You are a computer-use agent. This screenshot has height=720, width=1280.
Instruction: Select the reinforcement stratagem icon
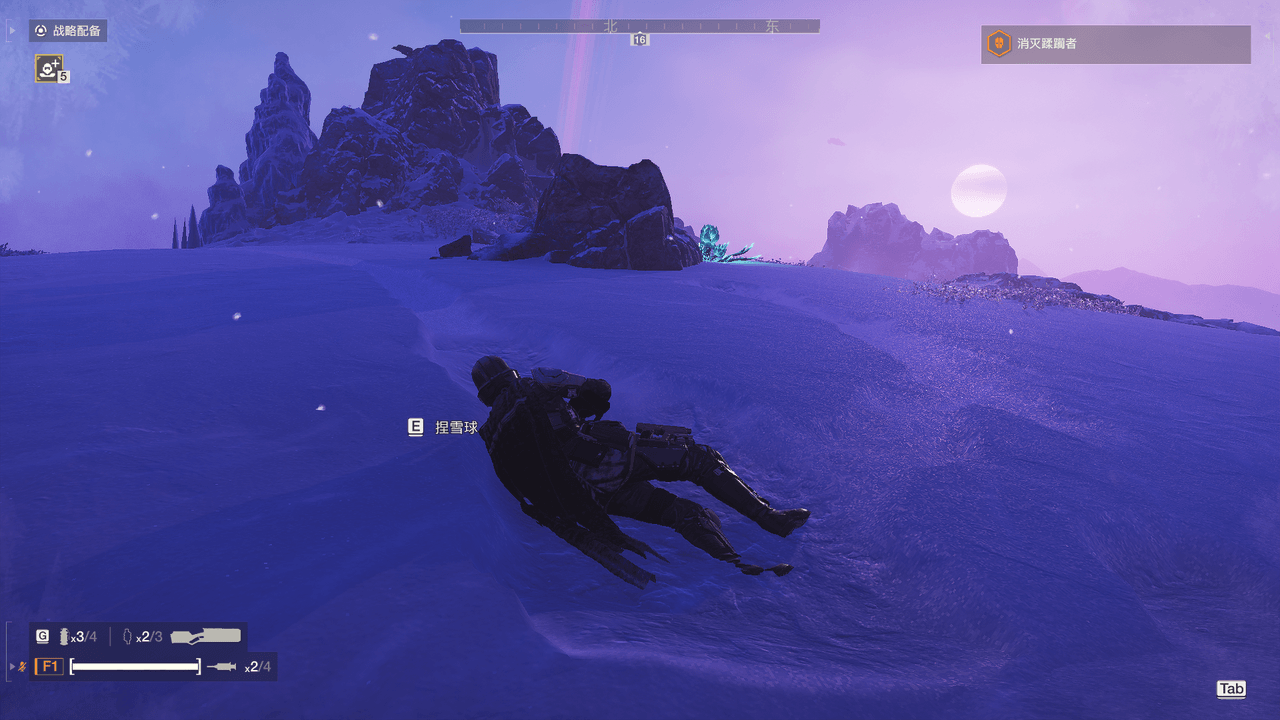(x=49, y=67)
